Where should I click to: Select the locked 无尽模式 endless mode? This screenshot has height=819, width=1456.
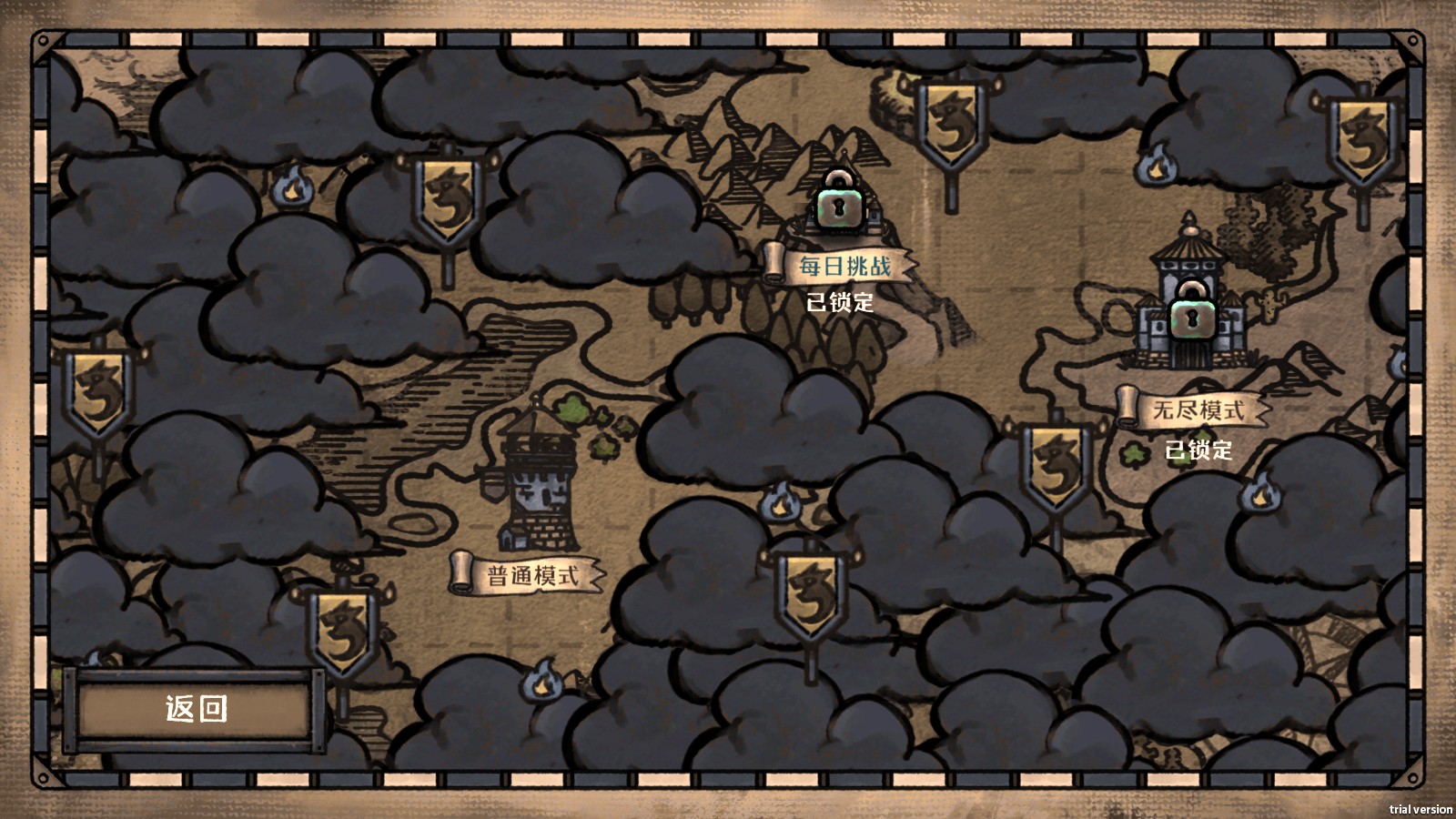click(1196, 410)
